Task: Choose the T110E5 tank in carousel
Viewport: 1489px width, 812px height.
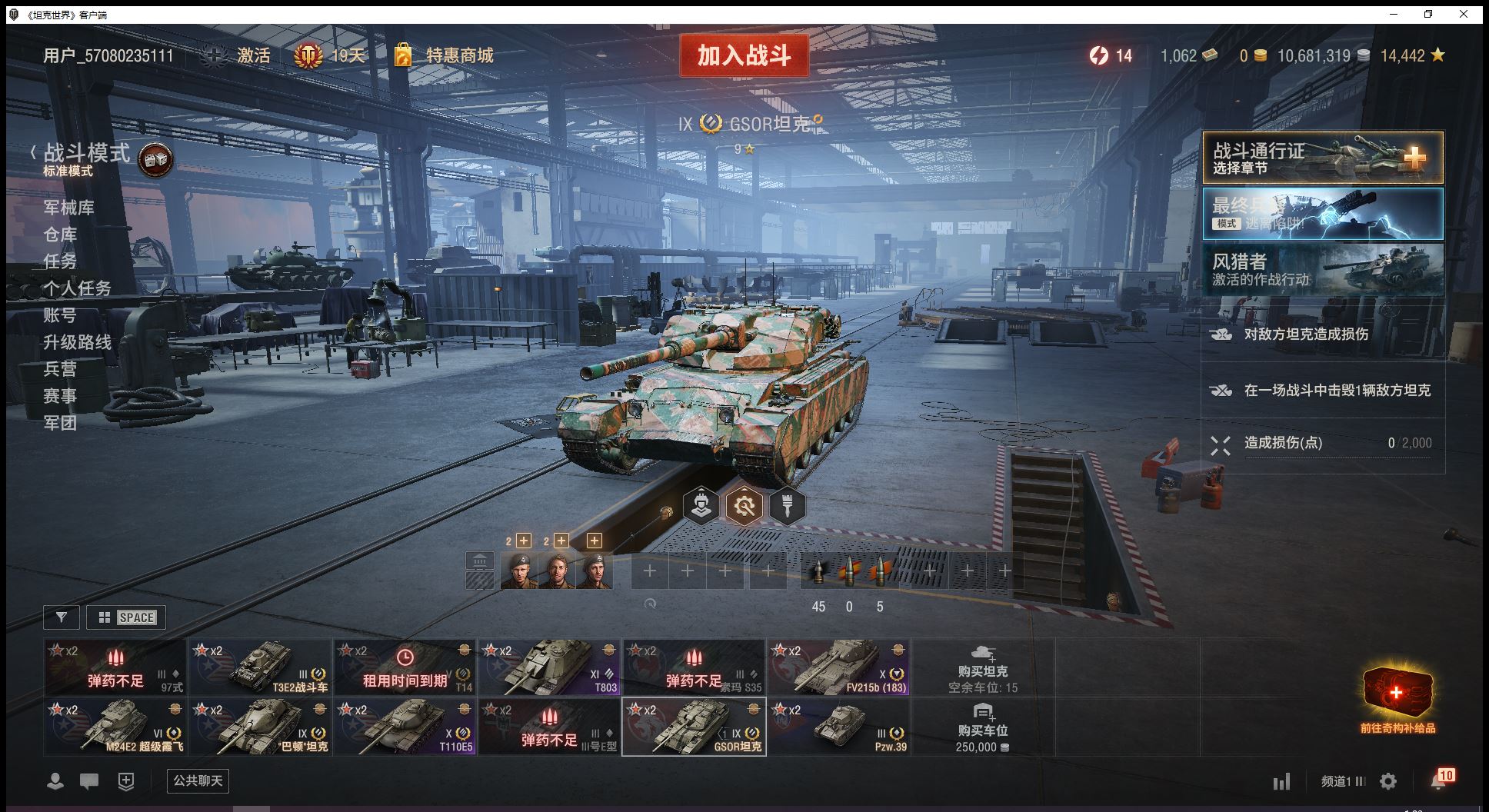Action: point(405,727)
